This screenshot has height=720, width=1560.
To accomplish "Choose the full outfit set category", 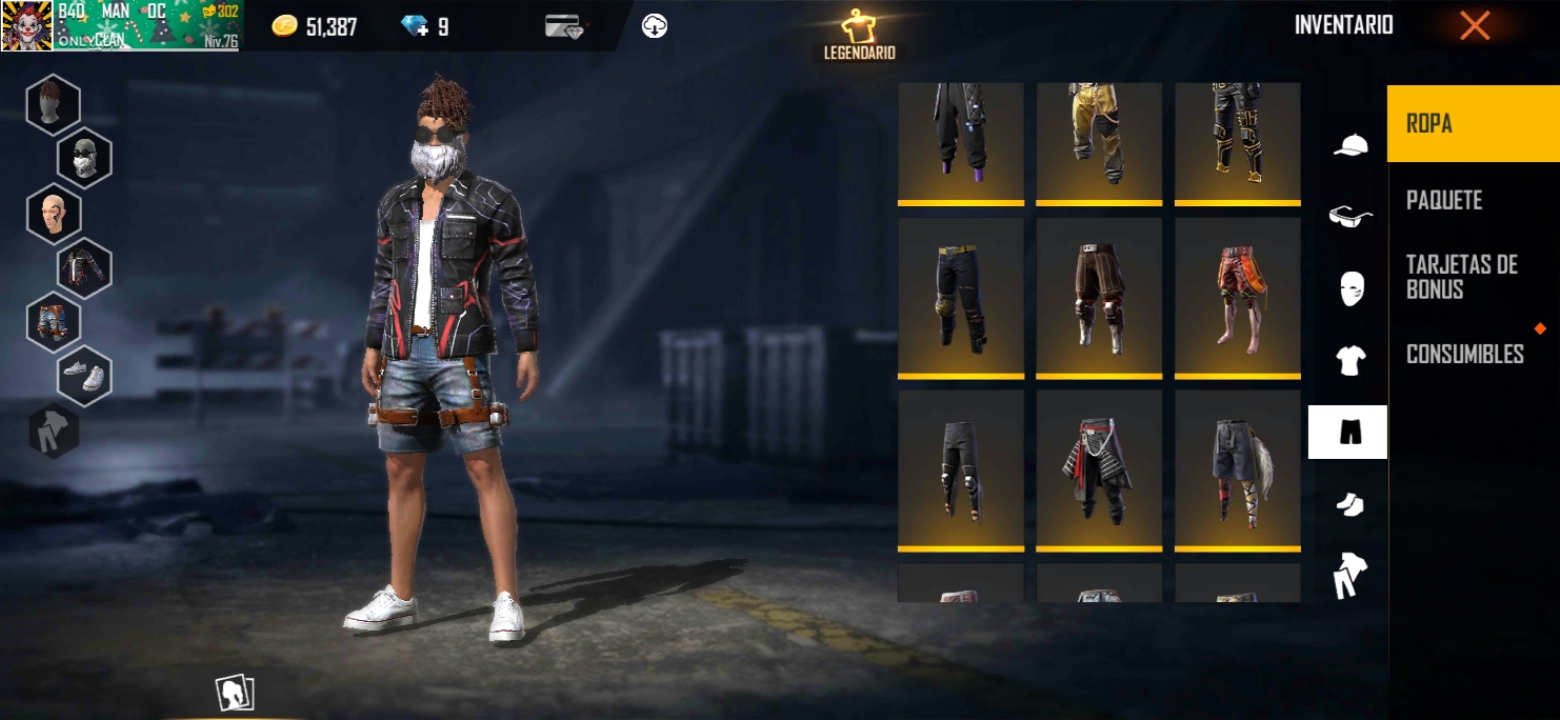I will click(x=1350, y=576).
